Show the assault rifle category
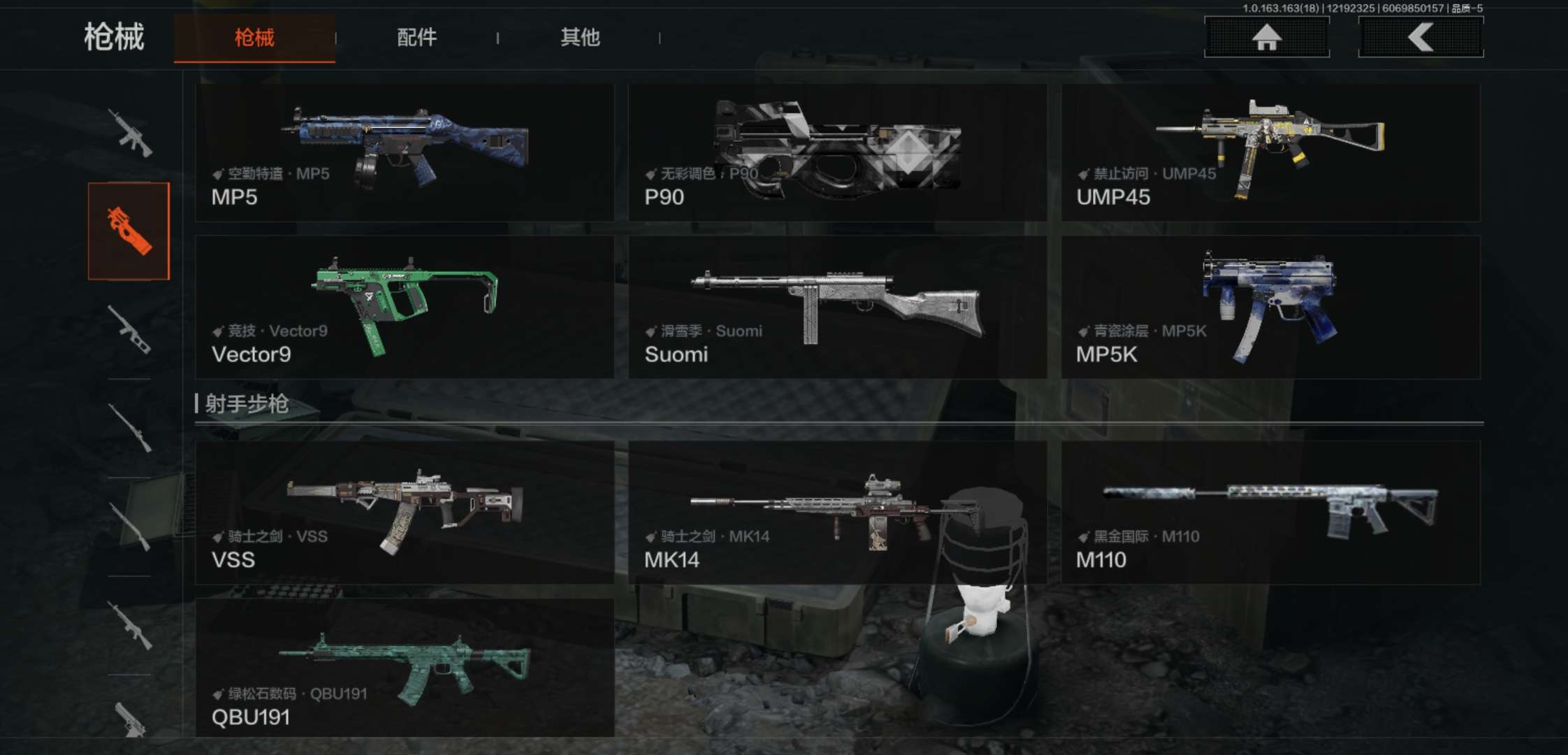Screen dimensions: 1568x755 [x=130, y=133]
